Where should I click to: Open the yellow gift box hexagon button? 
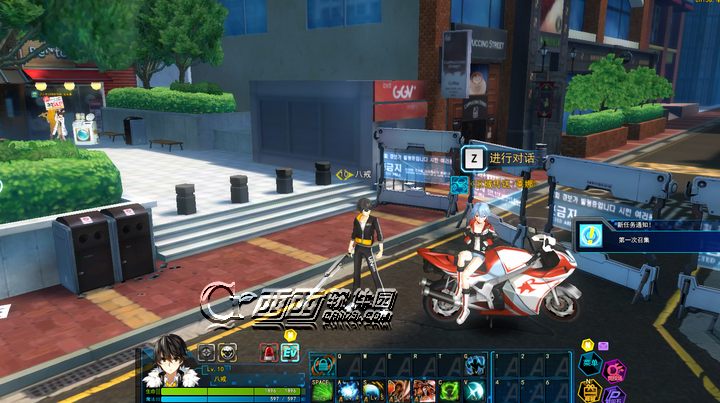pyautogui.click(x=590, y=393)
